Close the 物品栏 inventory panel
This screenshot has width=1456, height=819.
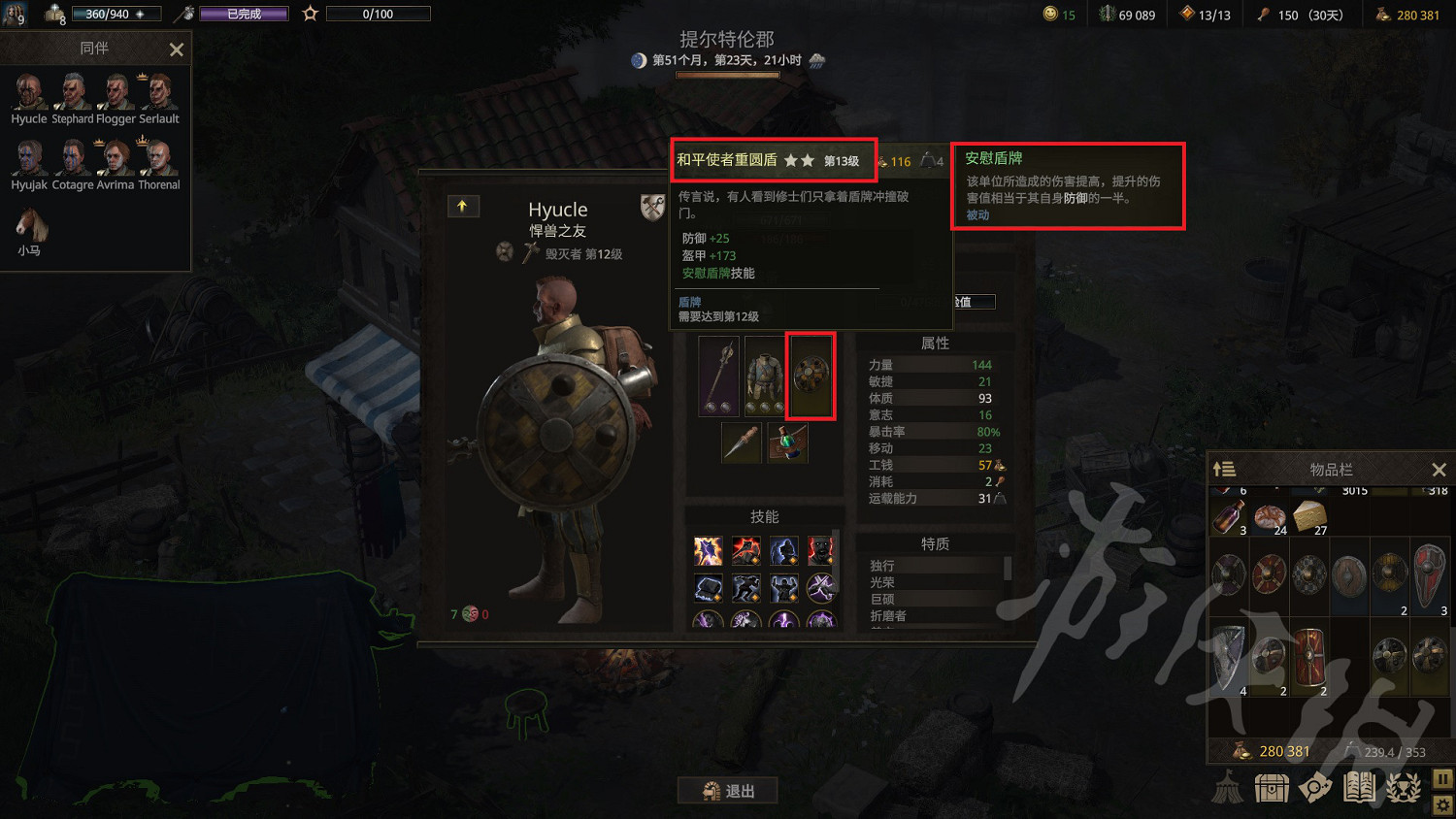coord(1439,469)
